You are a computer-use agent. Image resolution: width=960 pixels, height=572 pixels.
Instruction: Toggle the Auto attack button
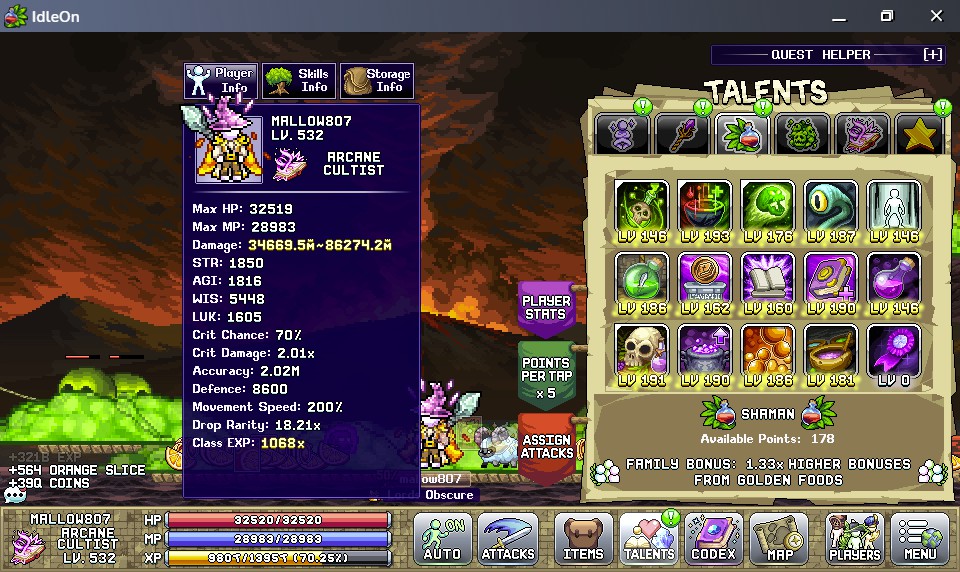[x=442, y=538]
